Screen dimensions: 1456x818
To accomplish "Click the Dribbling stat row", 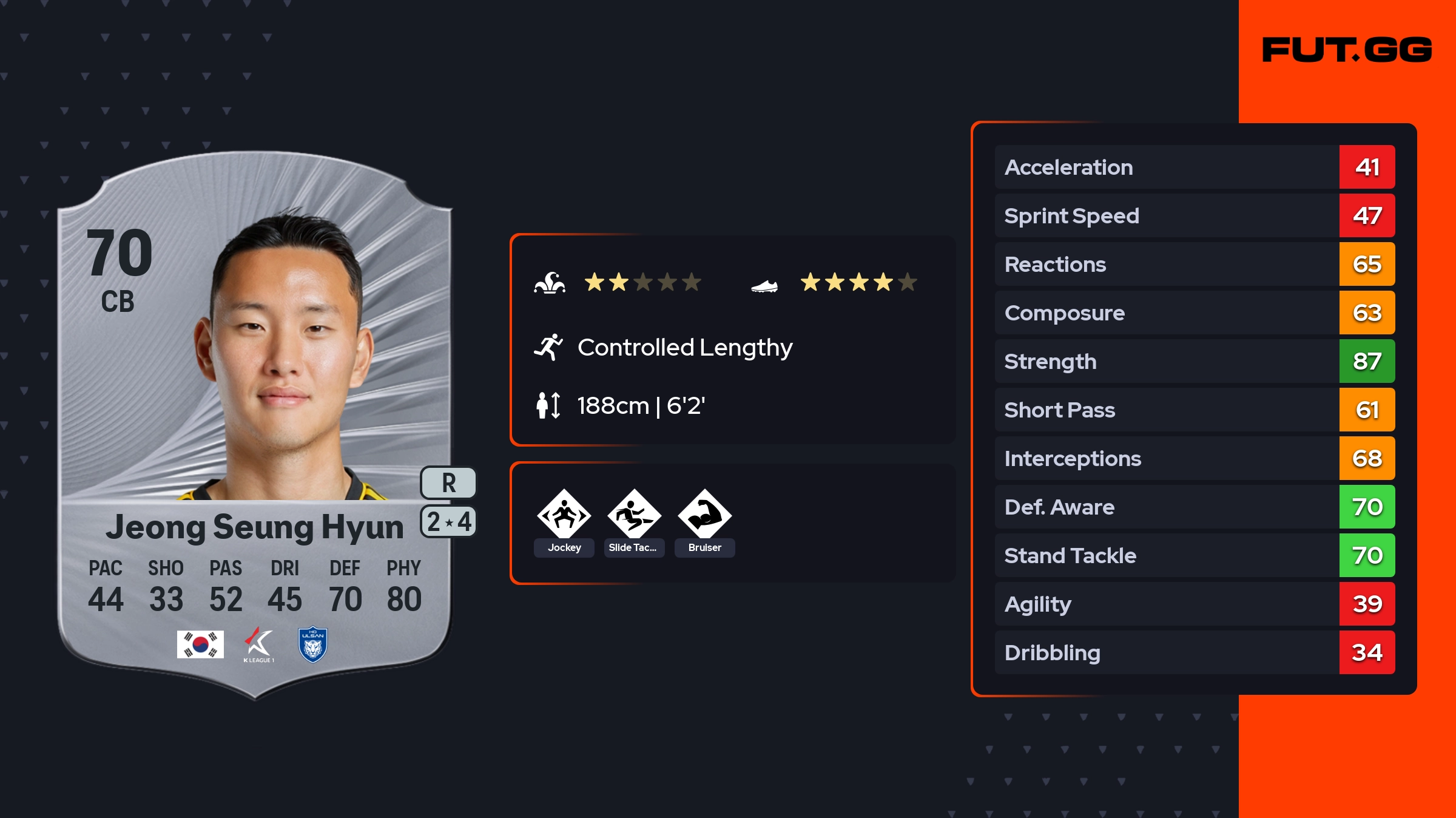I will [x=1194, y=652].
